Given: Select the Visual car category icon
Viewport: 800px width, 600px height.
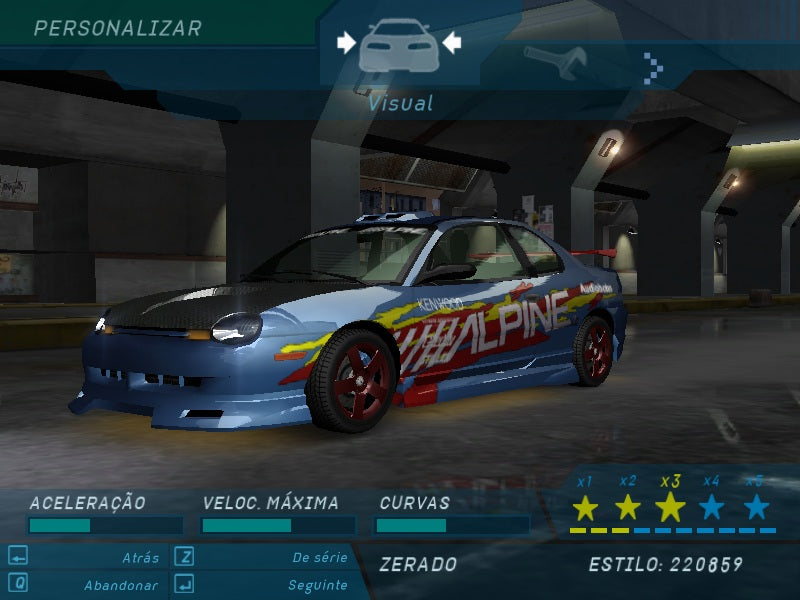Looking at the screenshot, I should (399, 45).
